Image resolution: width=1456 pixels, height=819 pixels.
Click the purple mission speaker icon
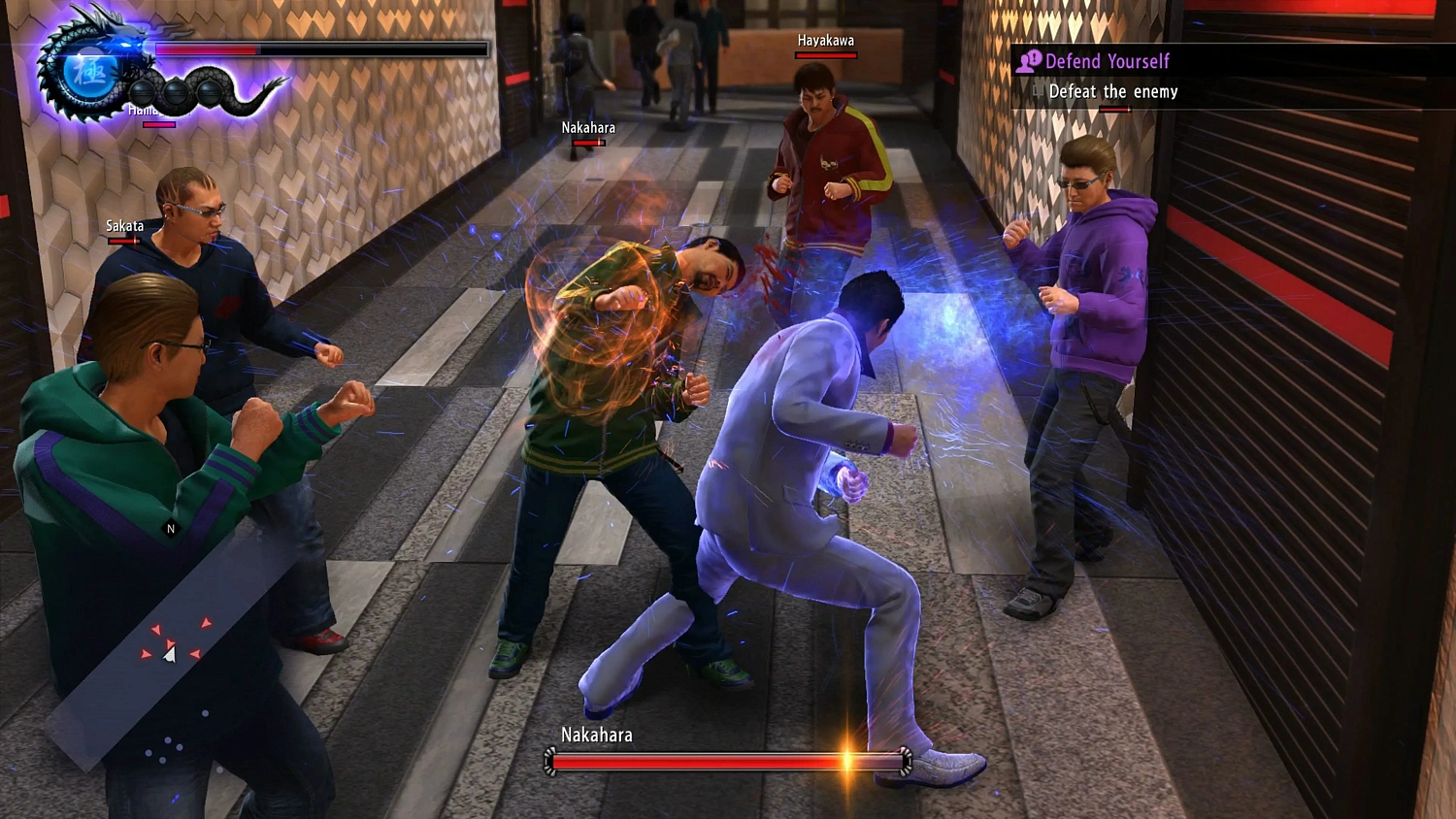pos(1031,61)
